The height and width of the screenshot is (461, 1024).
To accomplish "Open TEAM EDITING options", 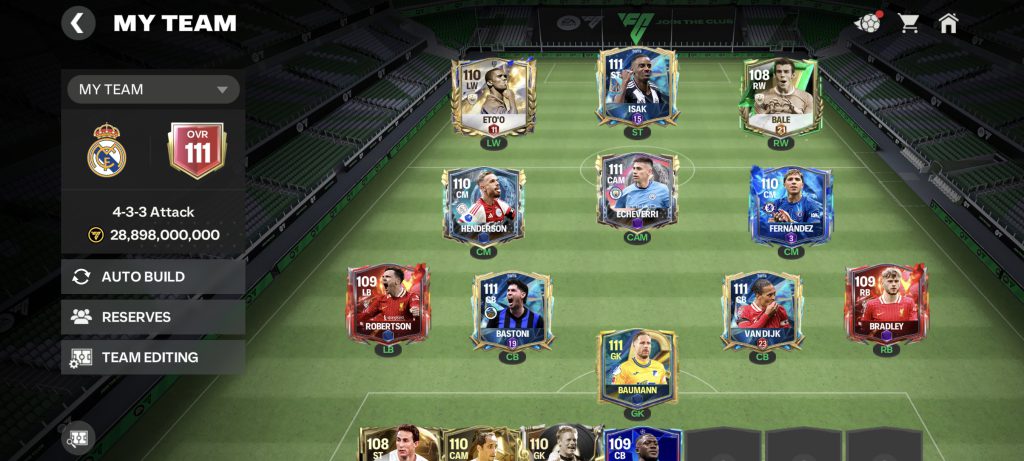I will tap(153, 357).
